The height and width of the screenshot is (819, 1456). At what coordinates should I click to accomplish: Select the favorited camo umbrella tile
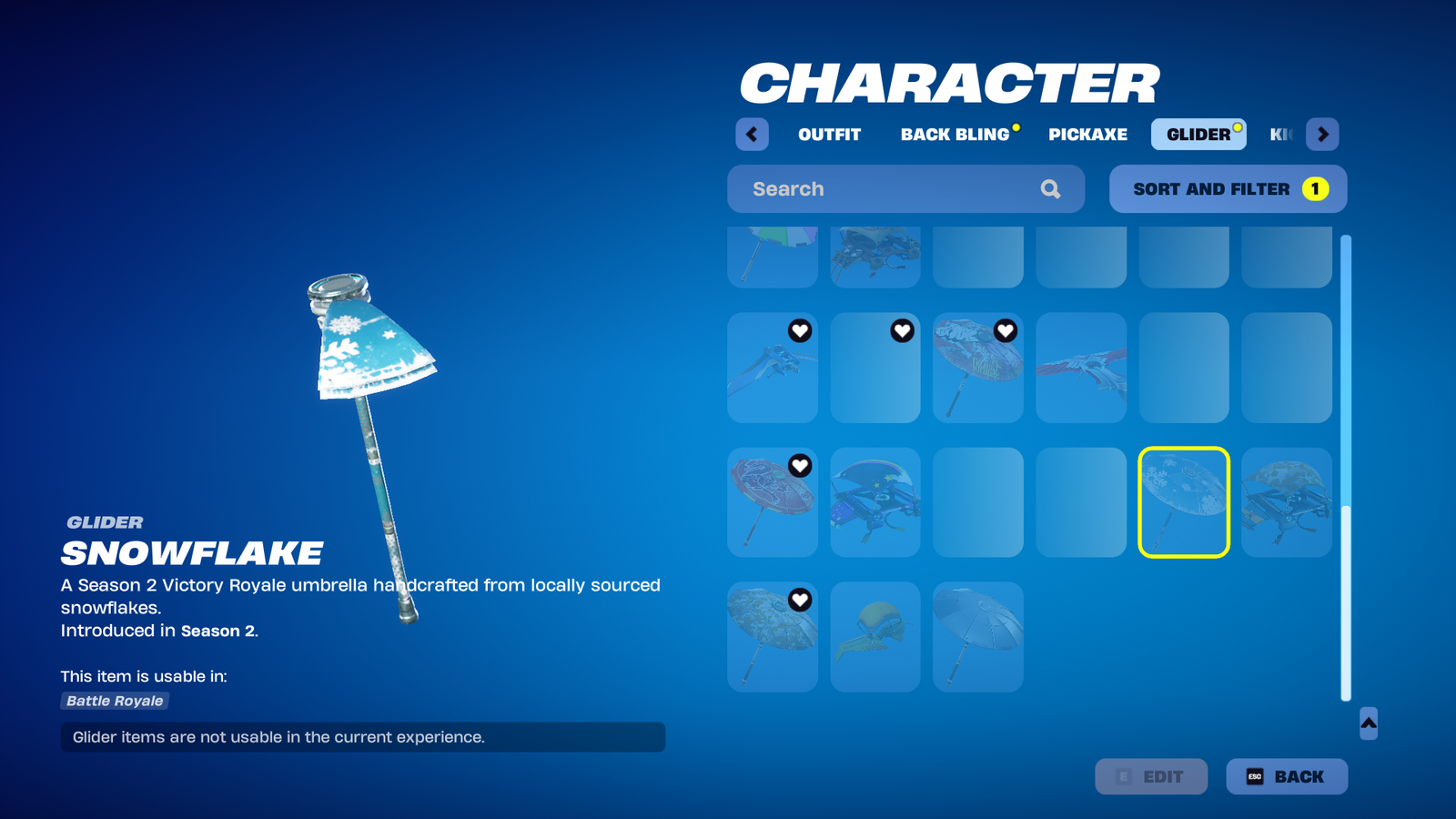click(x=773, y=637)
